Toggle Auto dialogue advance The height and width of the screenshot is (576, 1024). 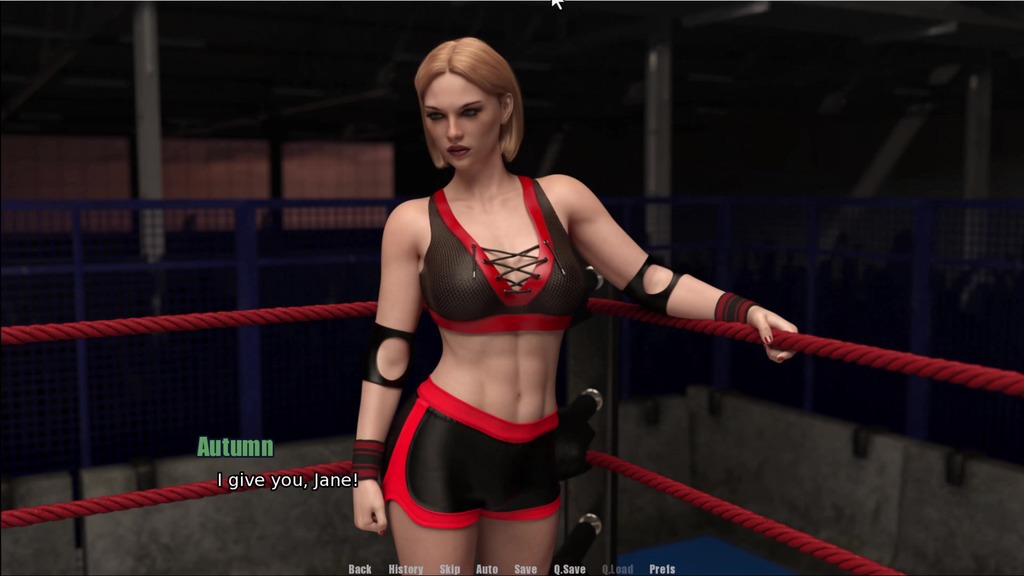(x=487, y=569)
